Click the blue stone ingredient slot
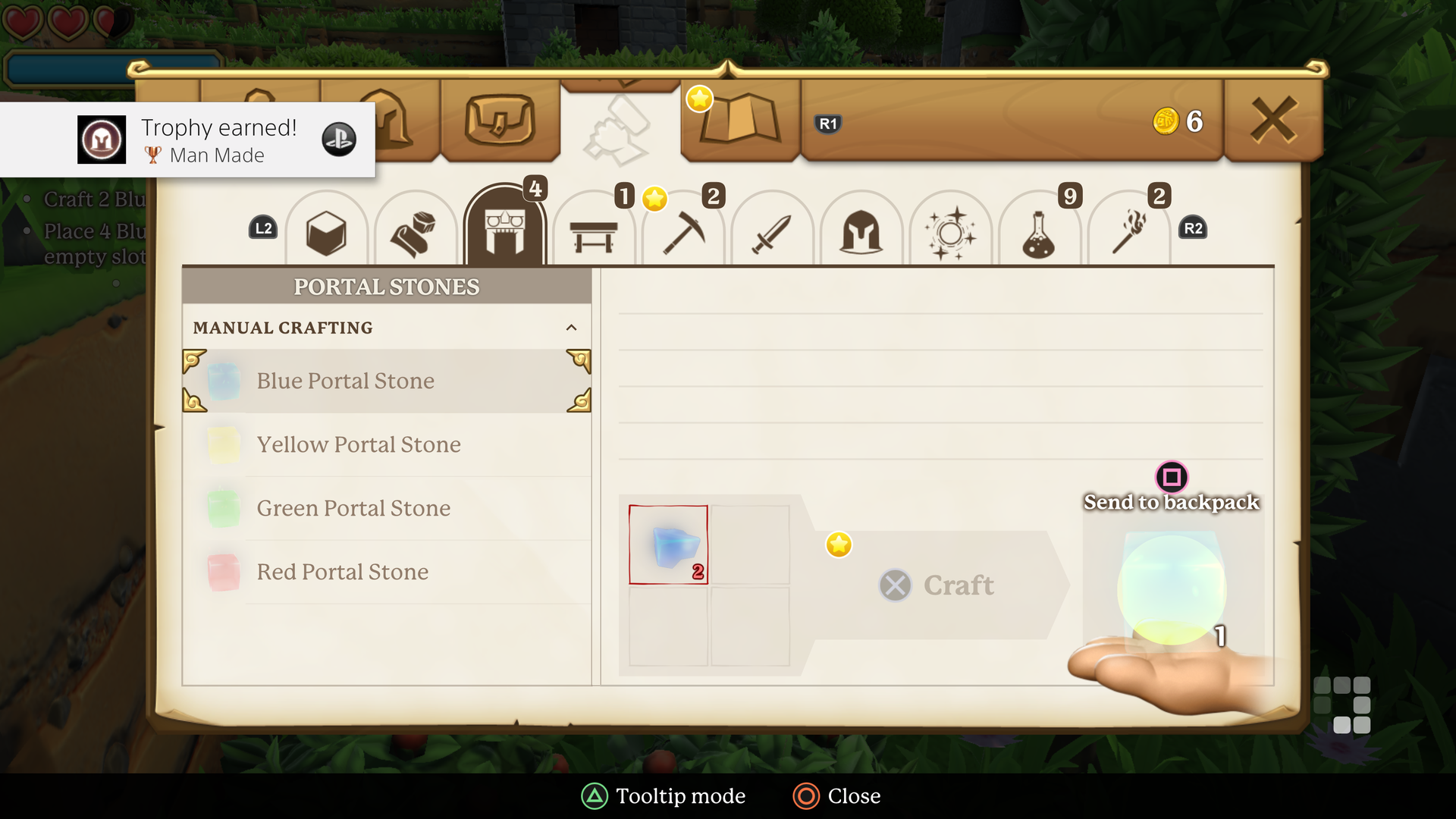 [x=668, y=544]
